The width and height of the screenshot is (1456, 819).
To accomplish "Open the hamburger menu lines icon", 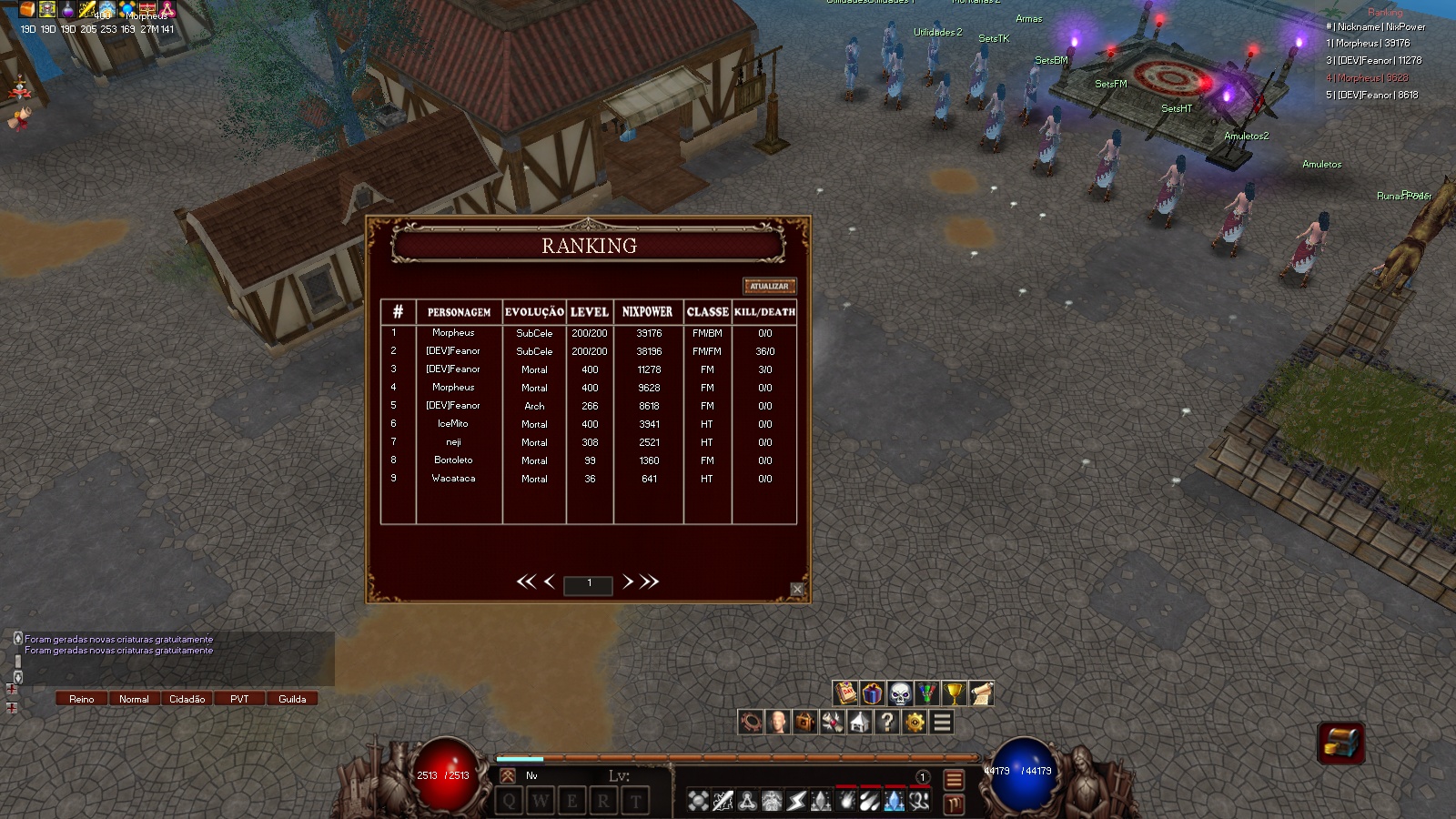I will tap(940, 722).
